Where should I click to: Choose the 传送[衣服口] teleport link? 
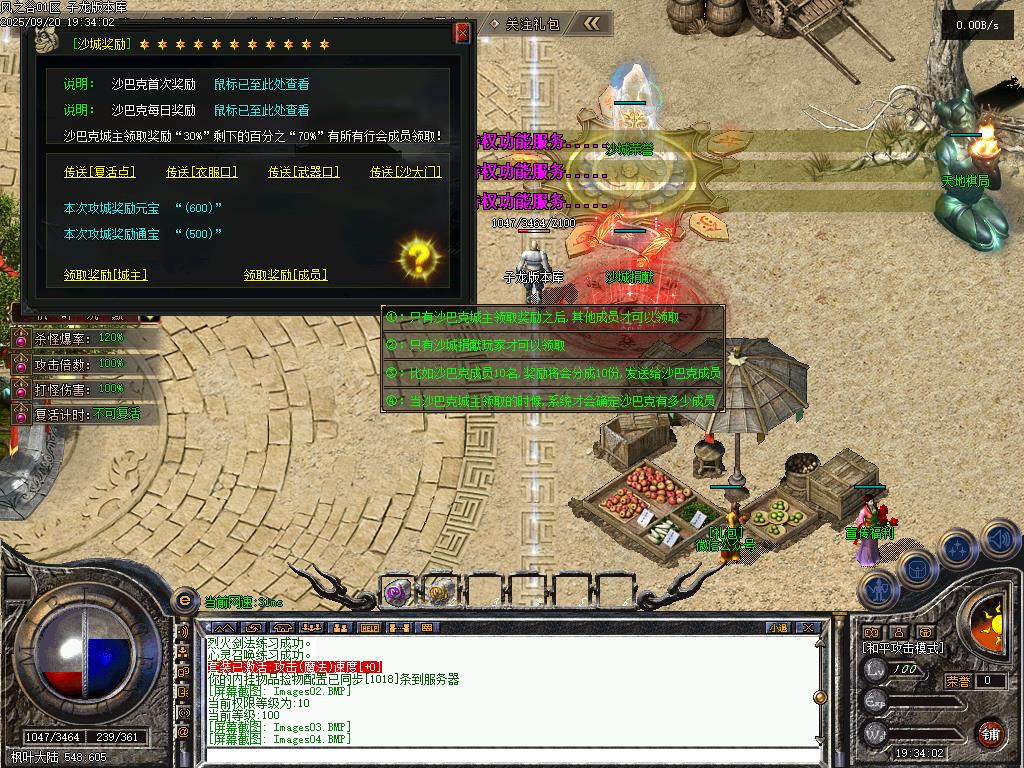(x=201, y=172)
